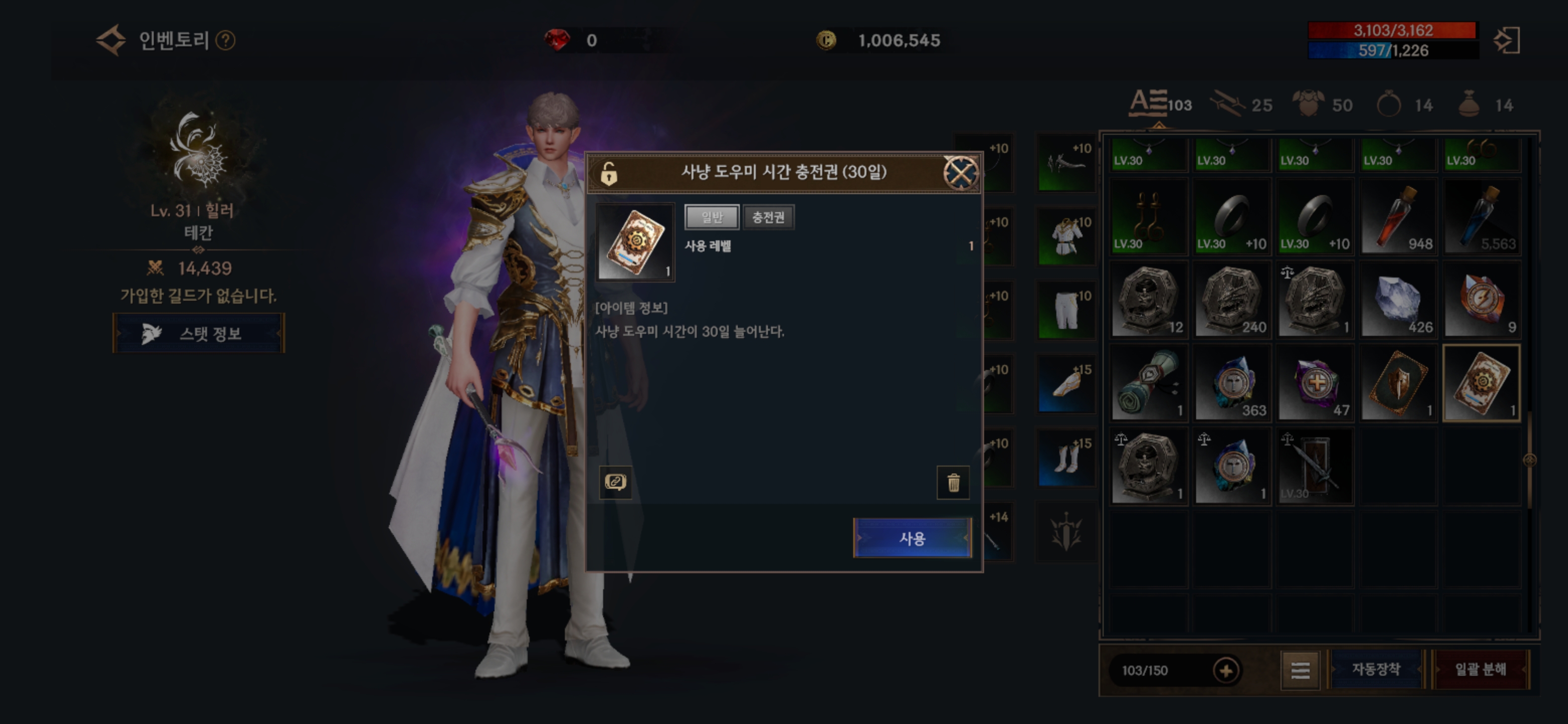Use the hunting helper time ticket
The width and height of the screenshot is (1568, 724).
click(912, 538)
